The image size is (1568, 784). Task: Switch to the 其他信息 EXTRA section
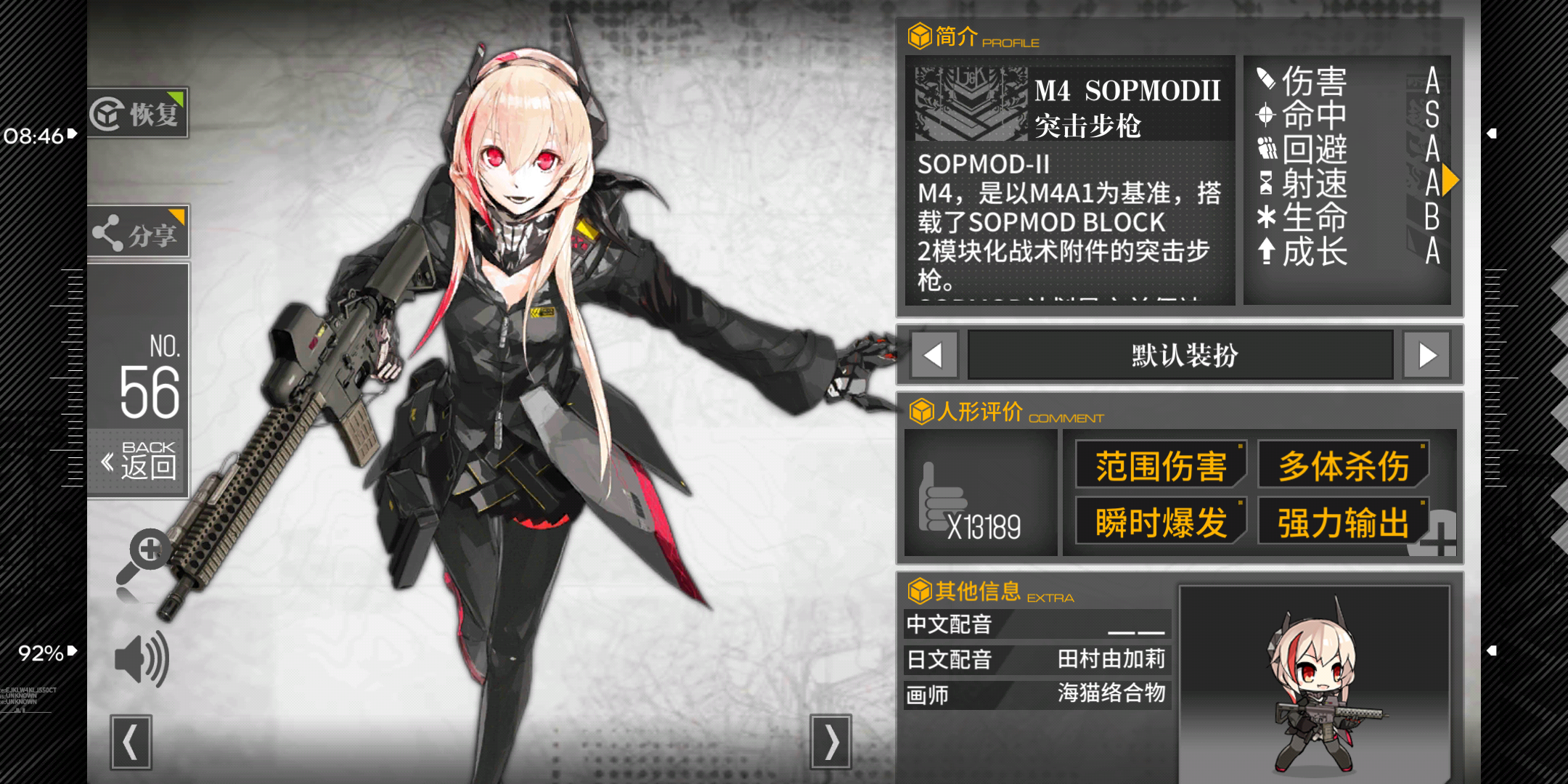[x=920, y=590]
